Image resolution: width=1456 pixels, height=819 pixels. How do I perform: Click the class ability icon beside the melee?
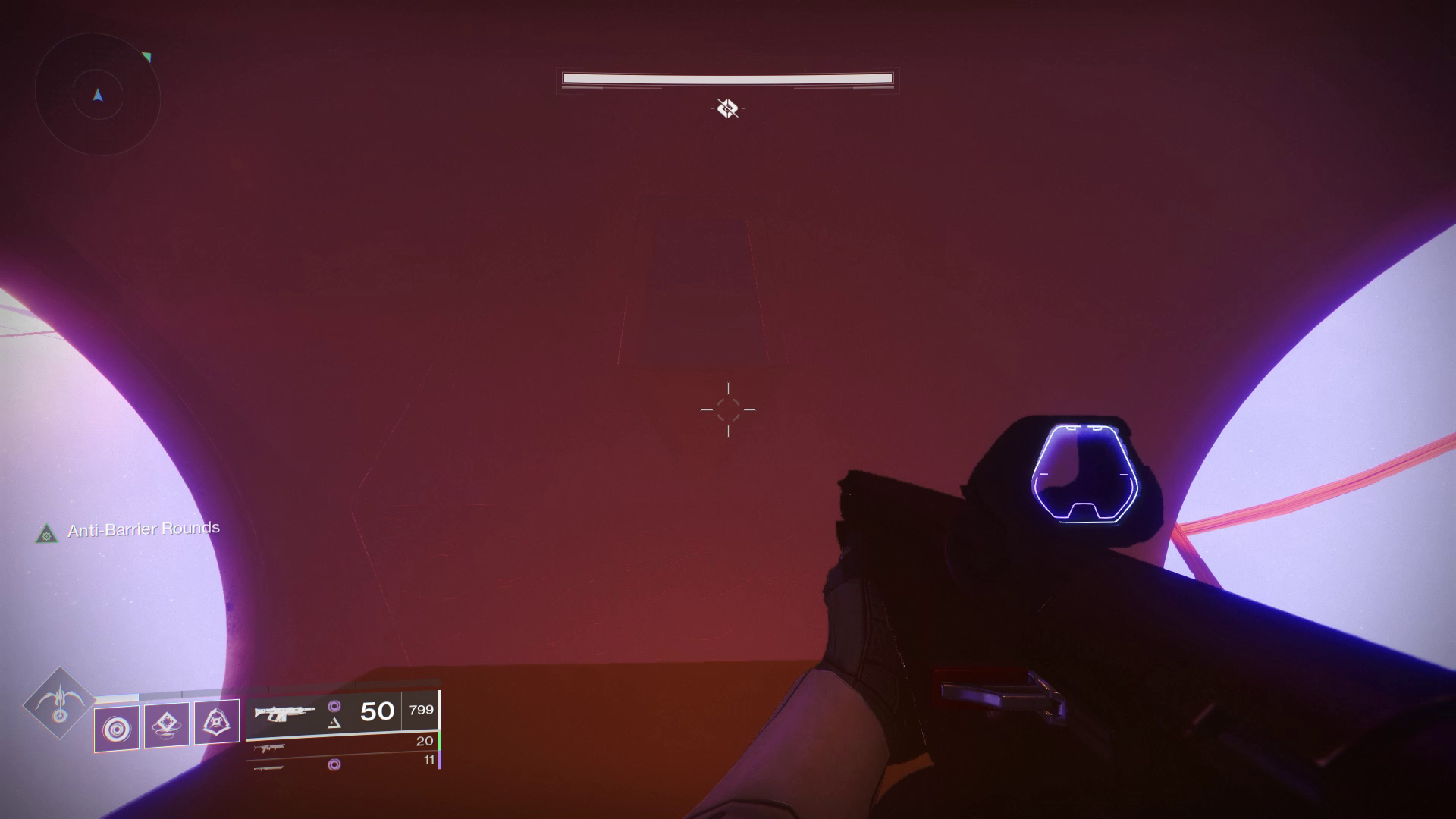click(217, 723)
